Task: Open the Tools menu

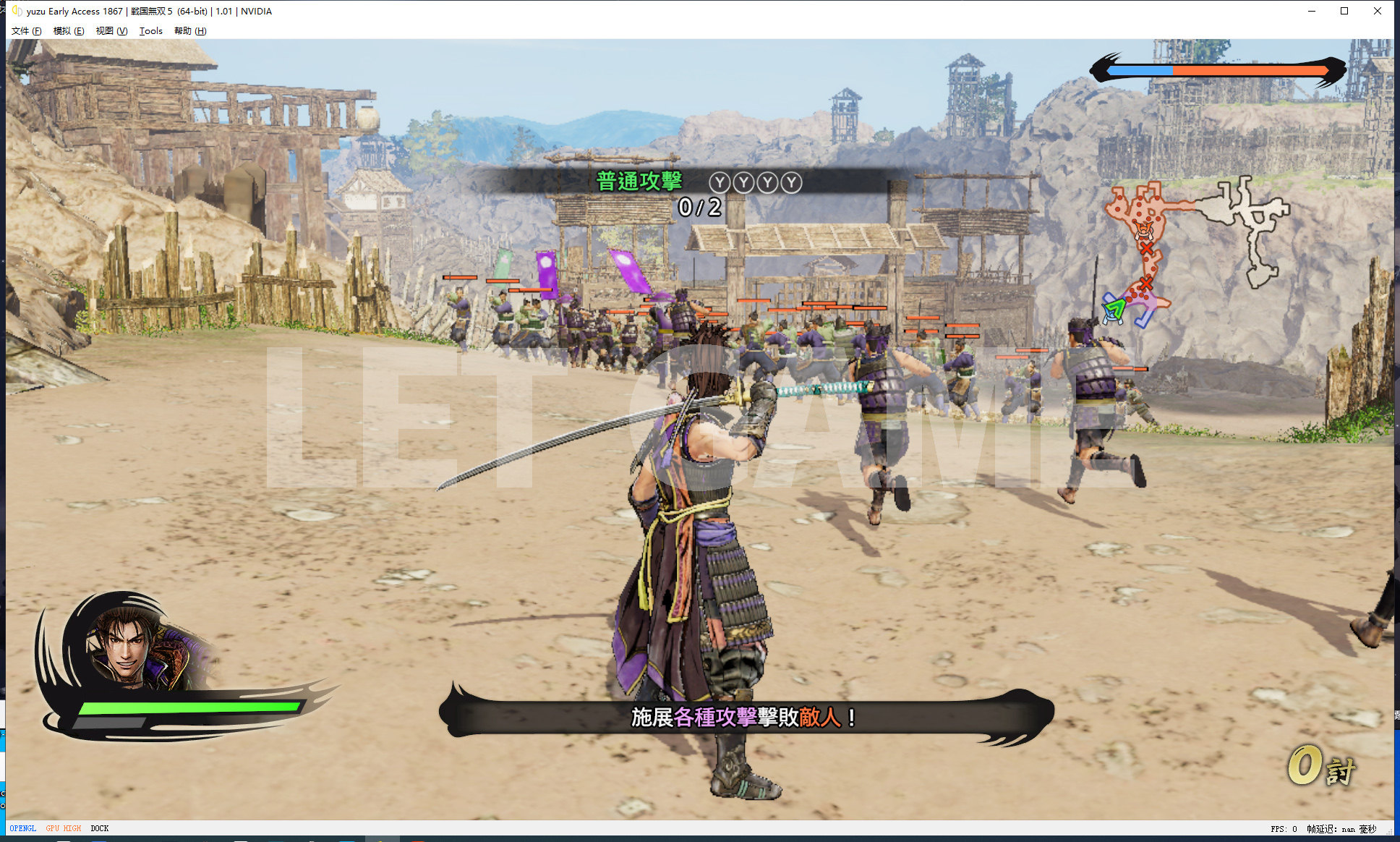Action: click(150, 31)
